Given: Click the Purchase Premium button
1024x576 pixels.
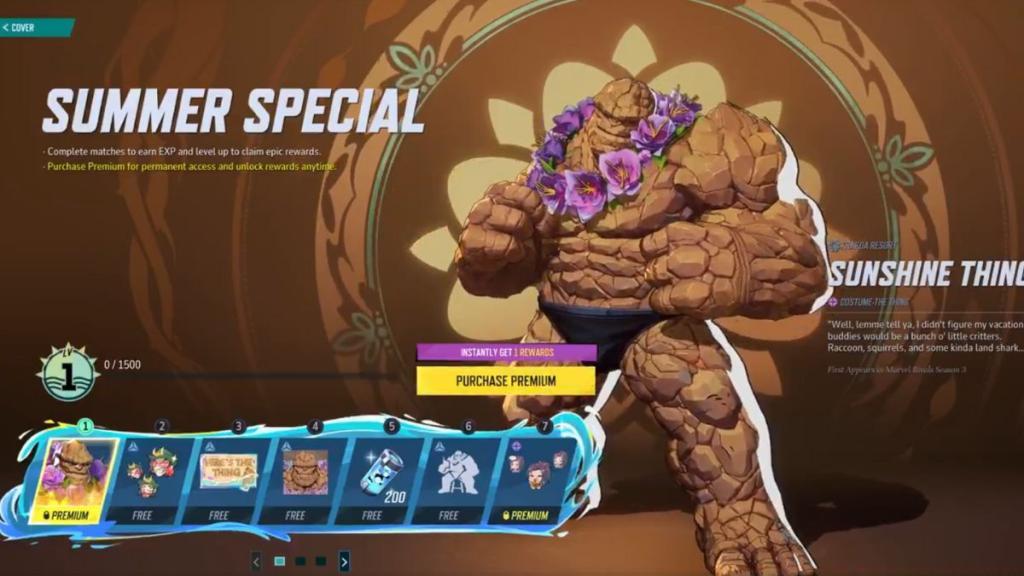Looking at the screenshot, I should pyautogui.click(x=505, y=380).
